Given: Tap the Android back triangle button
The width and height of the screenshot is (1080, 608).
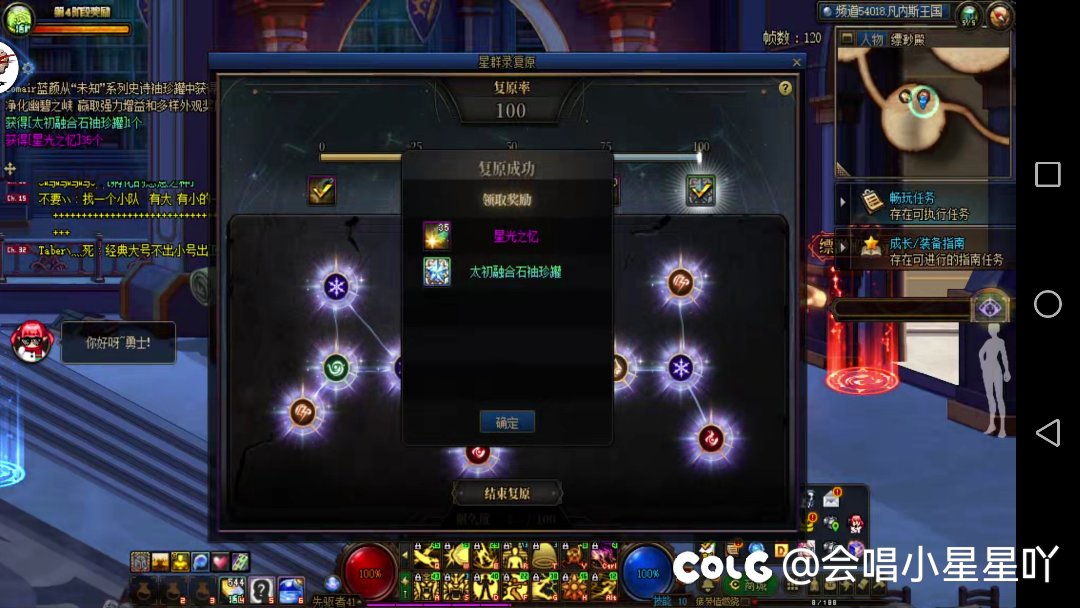Looking at the screenshot, I should pyautogui.click(x=1047, y=432).
